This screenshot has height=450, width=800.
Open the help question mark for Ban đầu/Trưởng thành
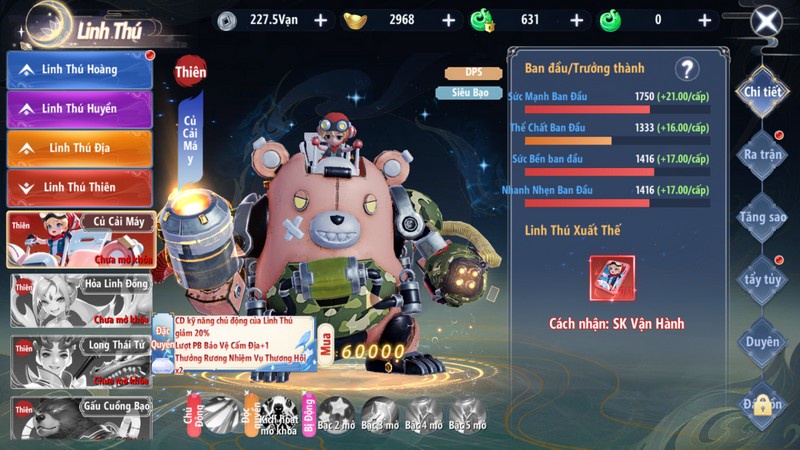point(686,69)
